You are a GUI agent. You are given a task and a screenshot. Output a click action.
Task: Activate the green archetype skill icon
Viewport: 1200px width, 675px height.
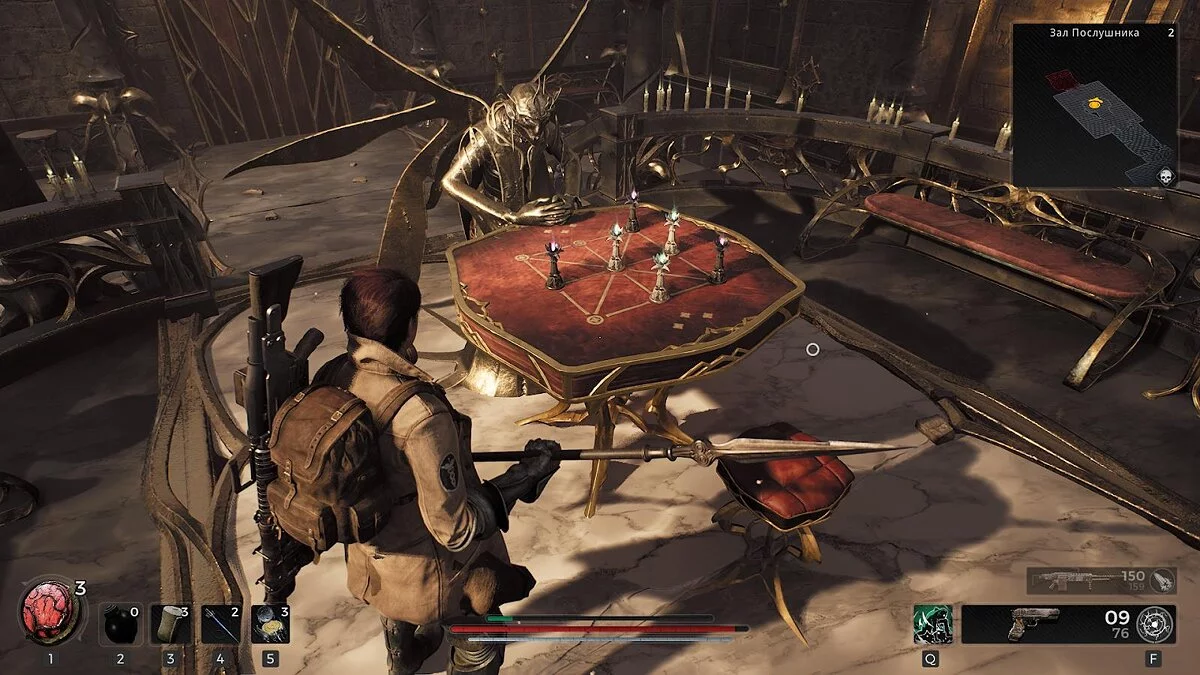pyautogui.click(x=932, y=624)
